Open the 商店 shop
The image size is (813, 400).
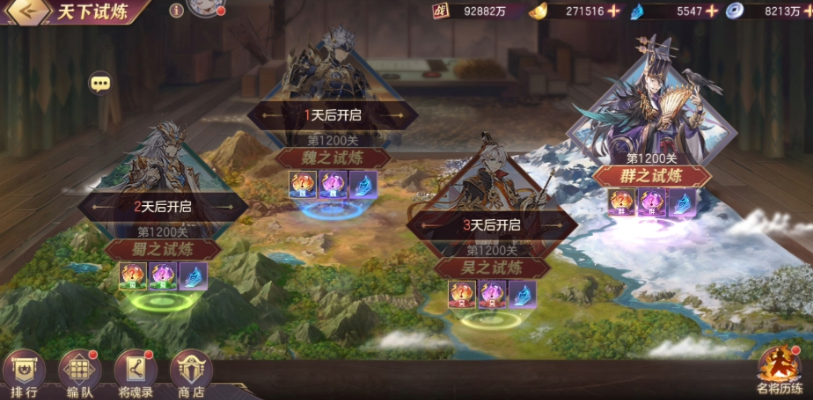click(x=191, y=374)
